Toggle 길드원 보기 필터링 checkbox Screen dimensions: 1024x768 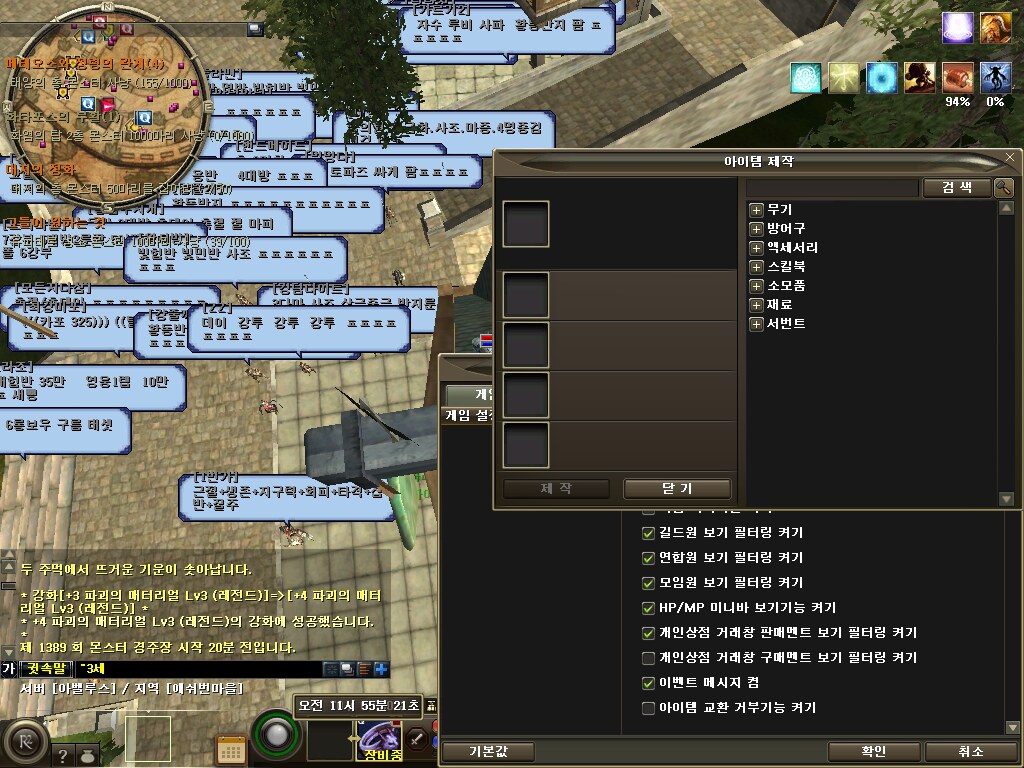click(x=648, y=533)
